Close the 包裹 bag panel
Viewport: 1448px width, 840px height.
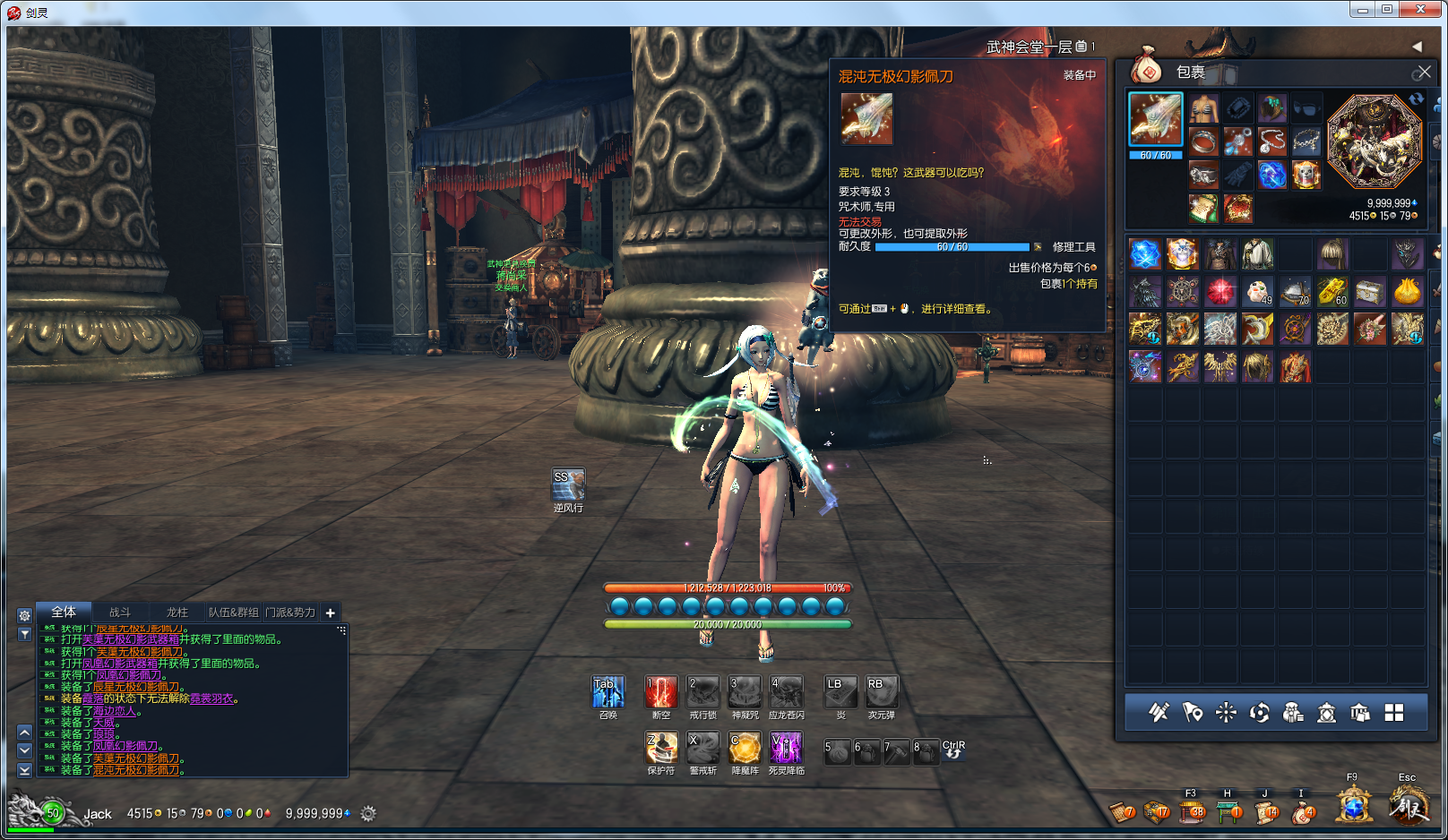pyautogui.click(x=1423, y=72)
